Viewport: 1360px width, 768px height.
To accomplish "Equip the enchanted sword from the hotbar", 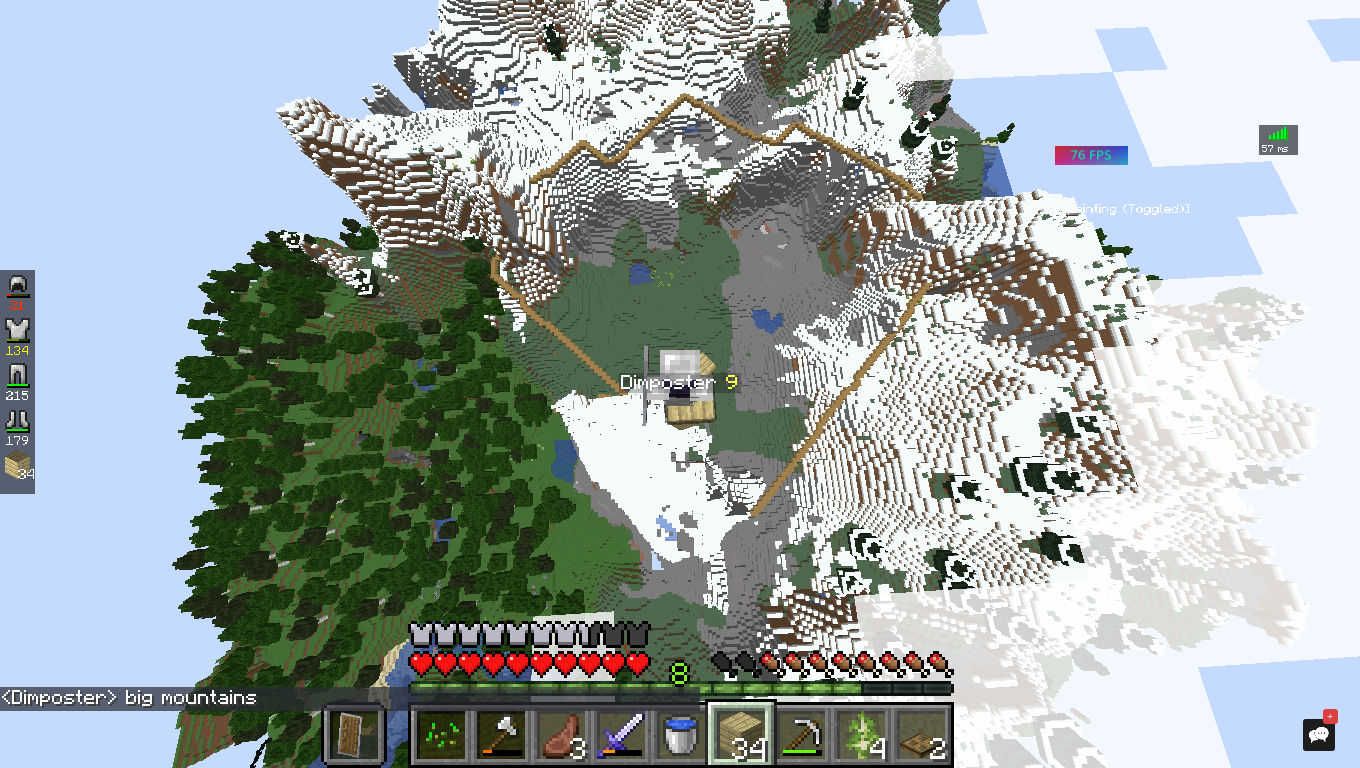I will tap(621, 735).
